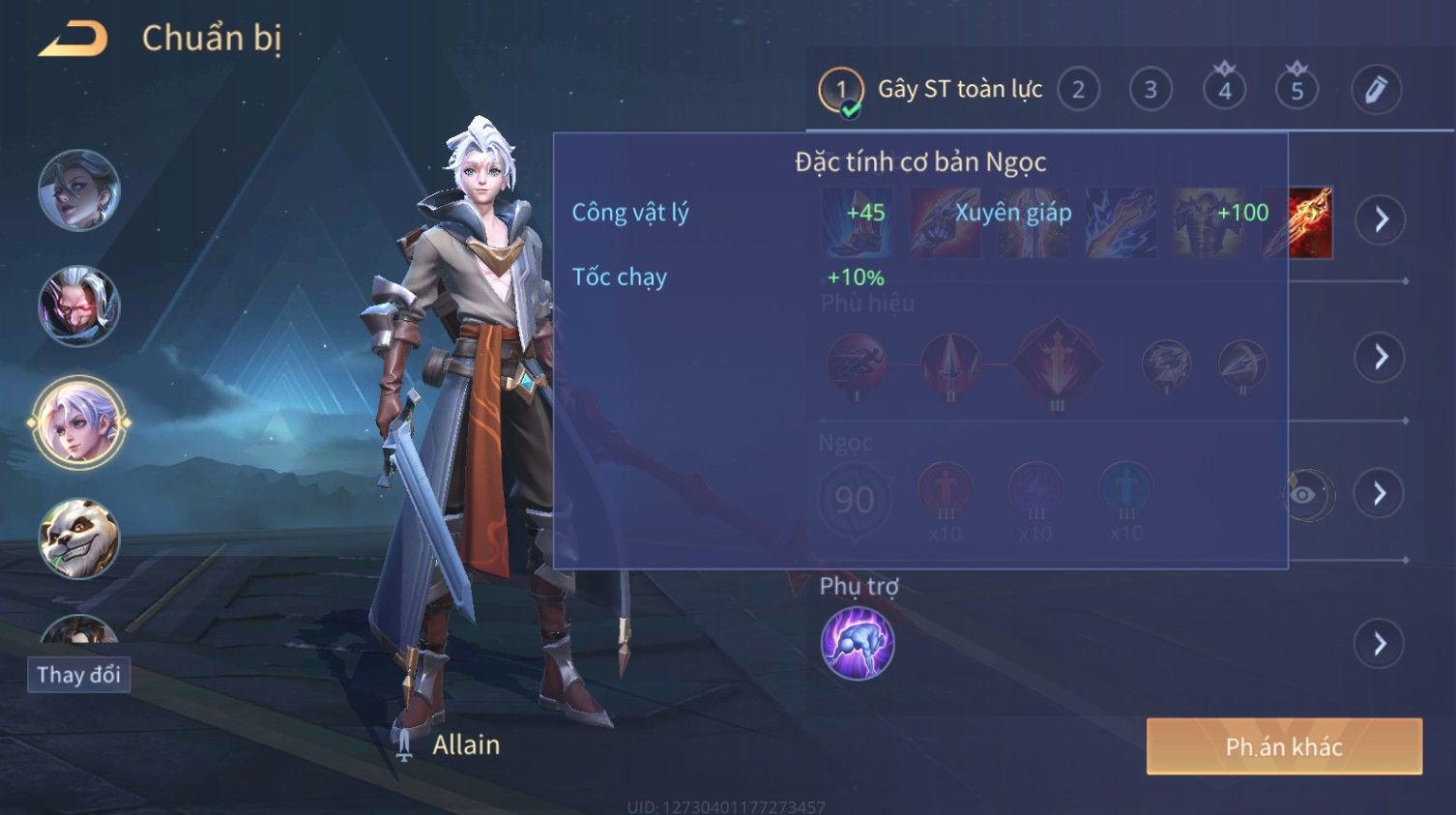1456x815 pixels.
Task: Toggle the rune stats eye icon
Action: pyautogui.click(x=1305, y=495)
